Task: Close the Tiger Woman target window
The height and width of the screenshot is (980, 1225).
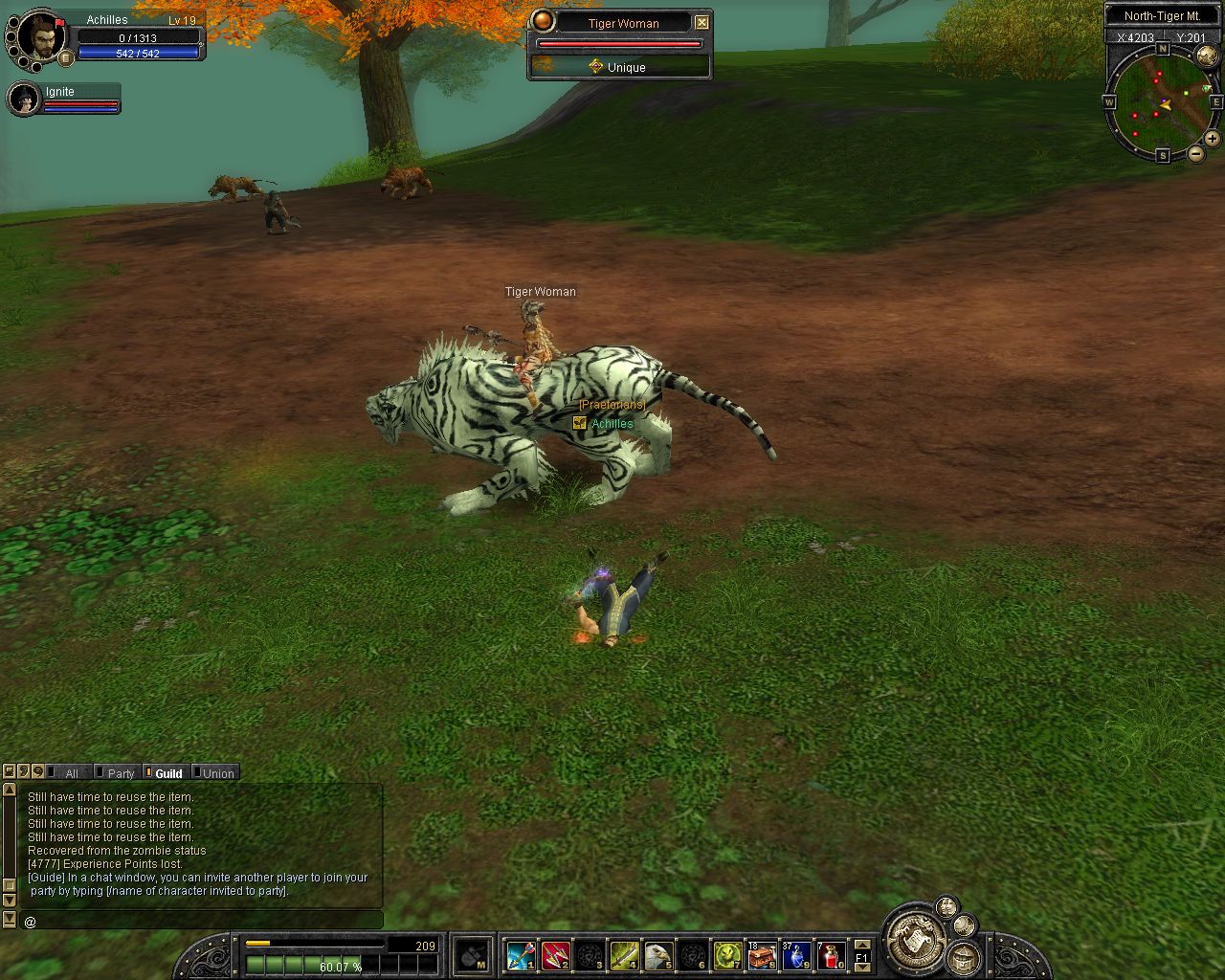Action: 702,22
